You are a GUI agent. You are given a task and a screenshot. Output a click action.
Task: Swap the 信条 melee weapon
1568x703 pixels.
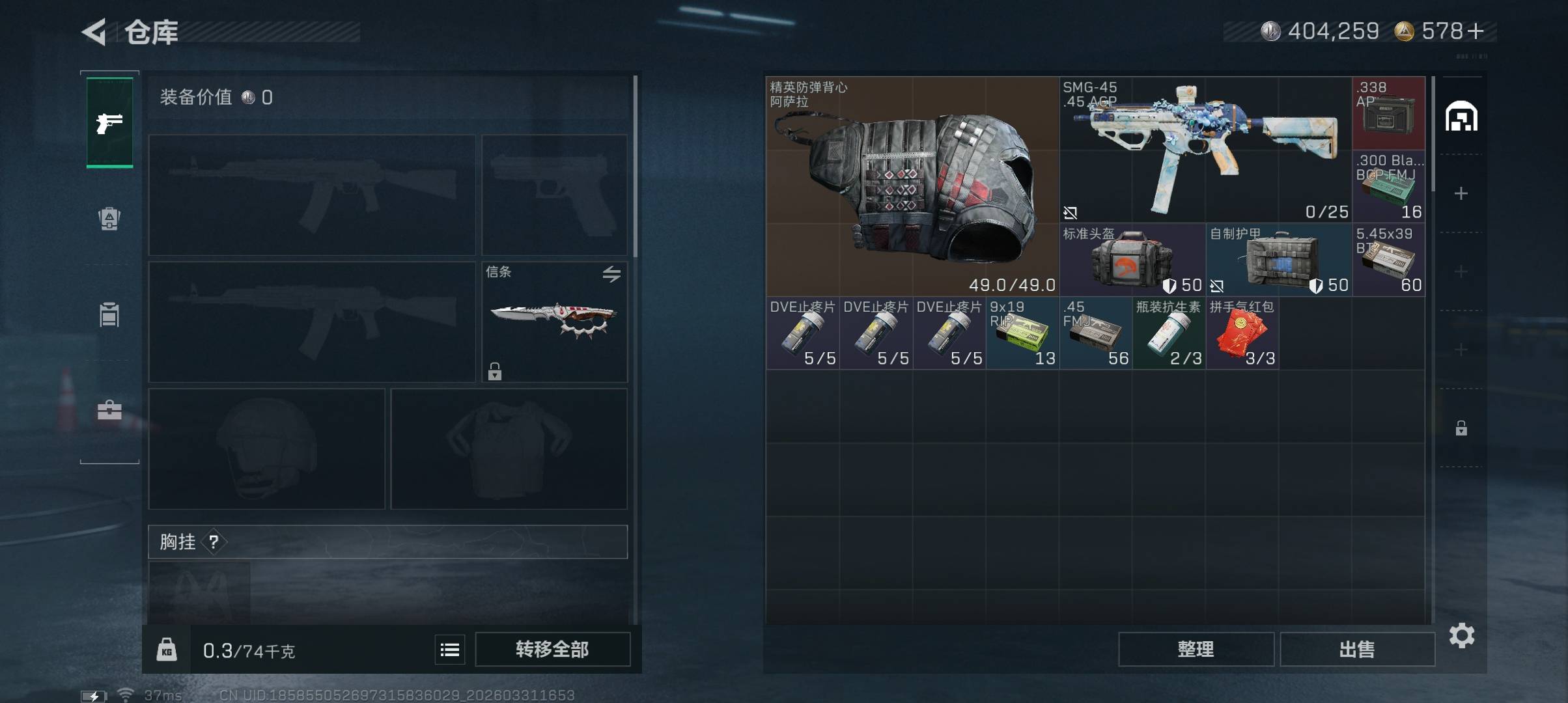pyautogui.click(x=611, y=274)
